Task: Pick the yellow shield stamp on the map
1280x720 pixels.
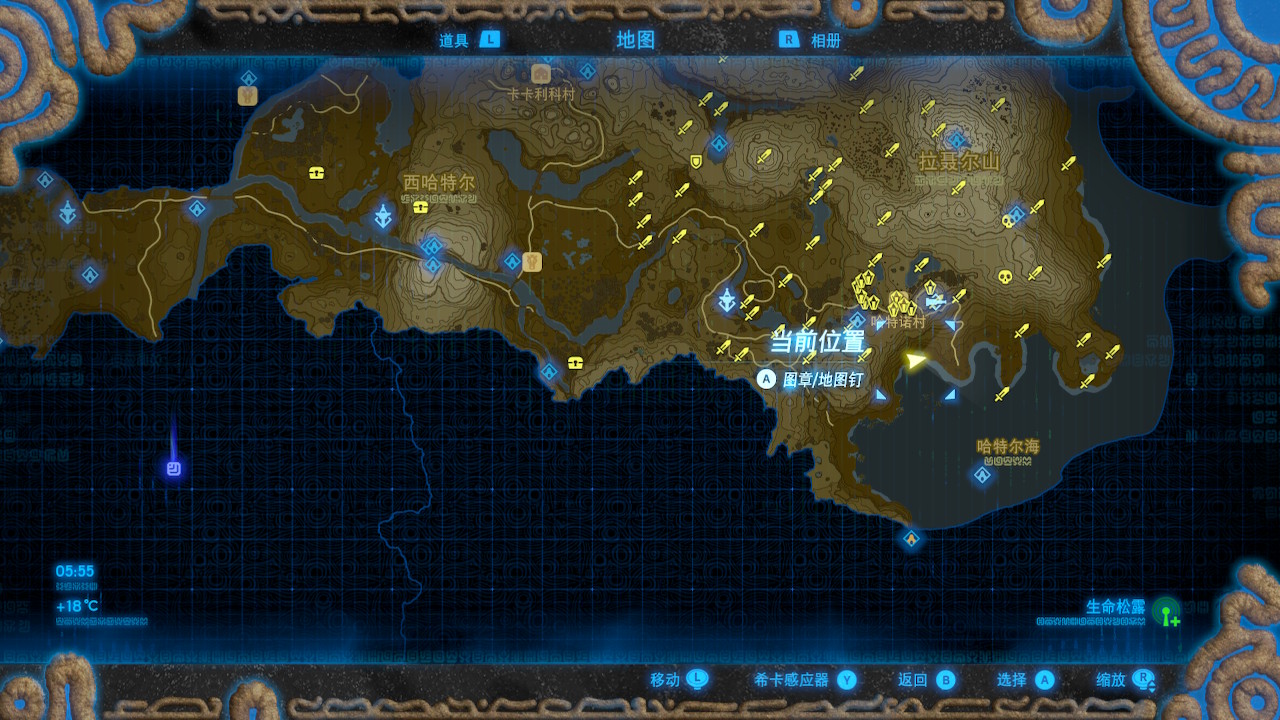Action: 696,161
